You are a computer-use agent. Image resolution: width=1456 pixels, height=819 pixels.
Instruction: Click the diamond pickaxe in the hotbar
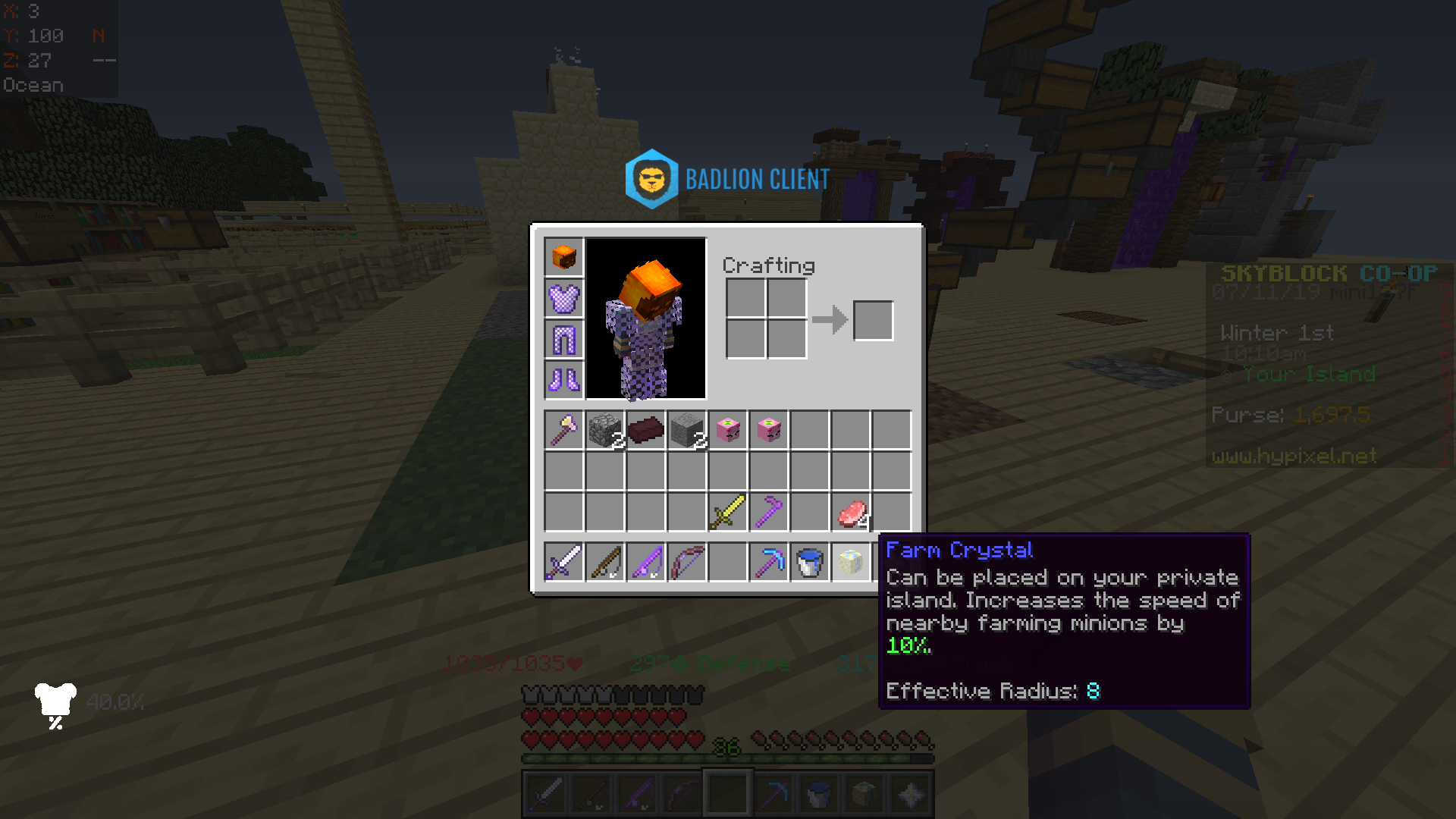[768, 561]
